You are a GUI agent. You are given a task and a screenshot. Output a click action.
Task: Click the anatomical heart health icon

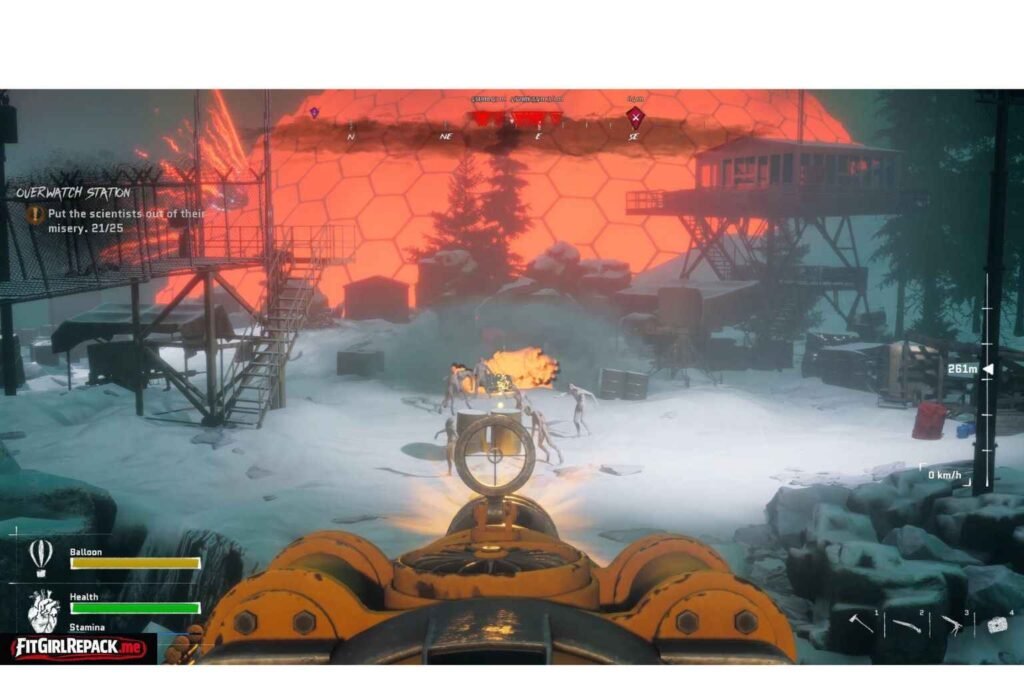[42, 609]
